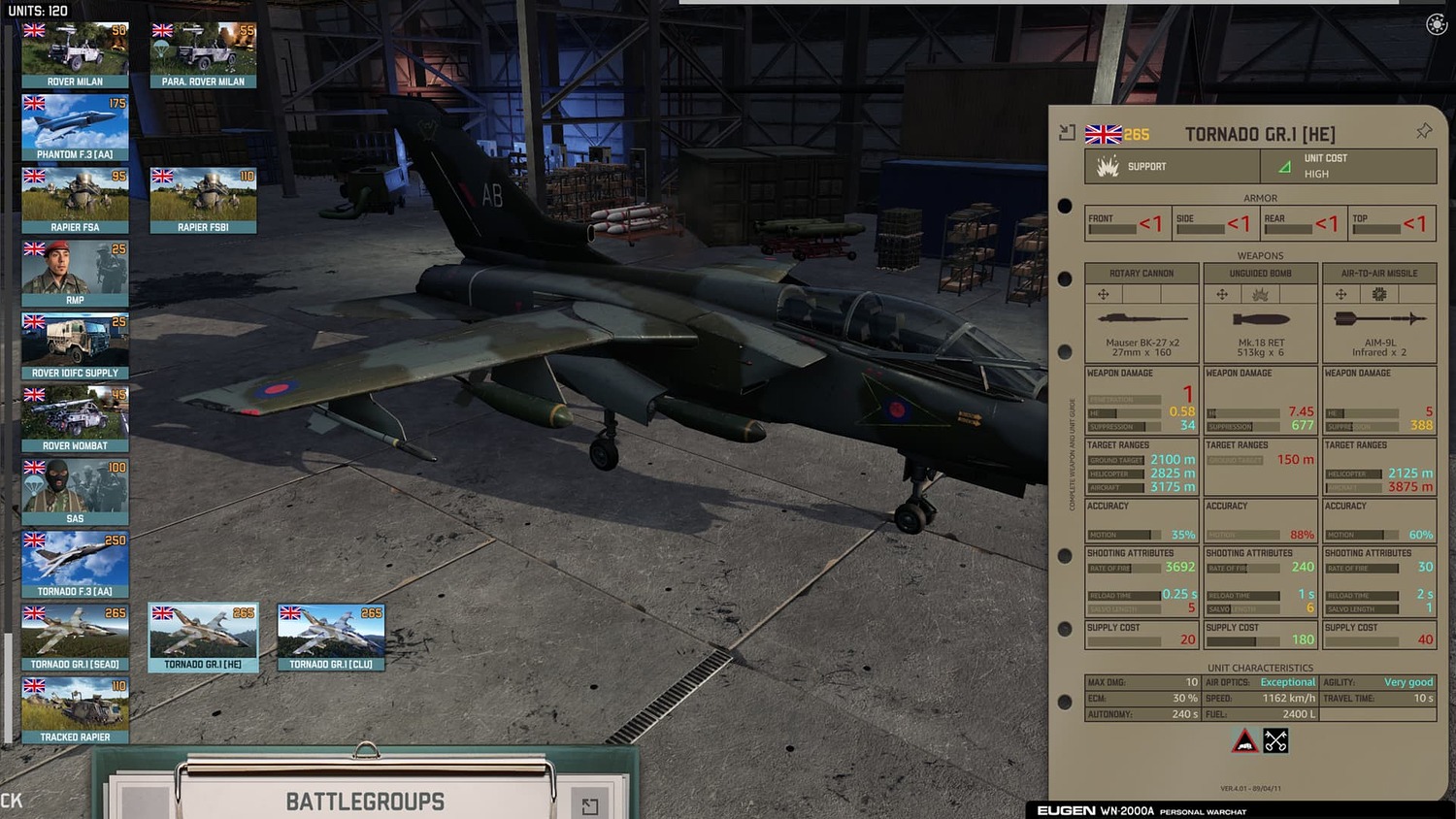
Task: Switch to the Tornado GR.1 [SEAD] variant
Action: 75,638
